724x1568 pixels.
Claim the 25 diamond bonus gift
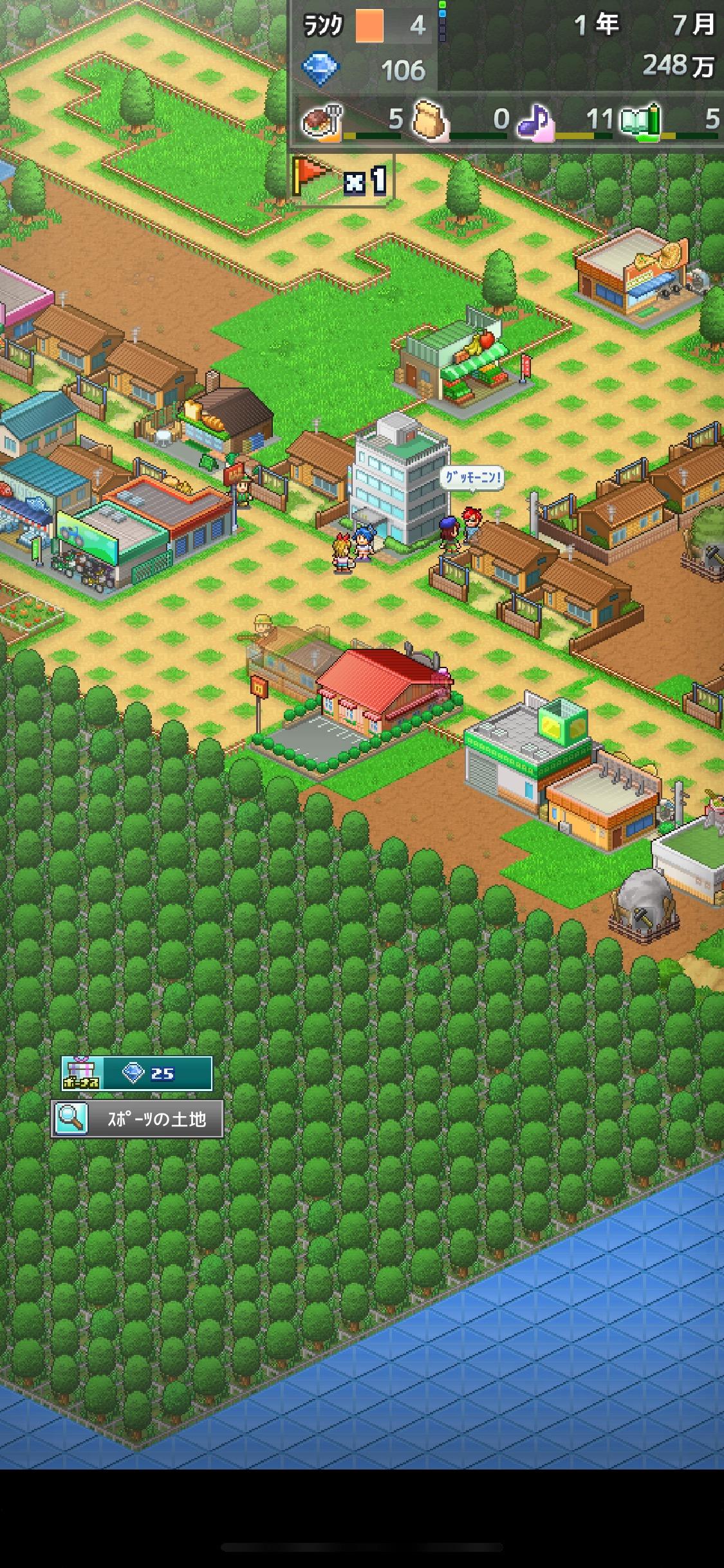pos(136,1073)
